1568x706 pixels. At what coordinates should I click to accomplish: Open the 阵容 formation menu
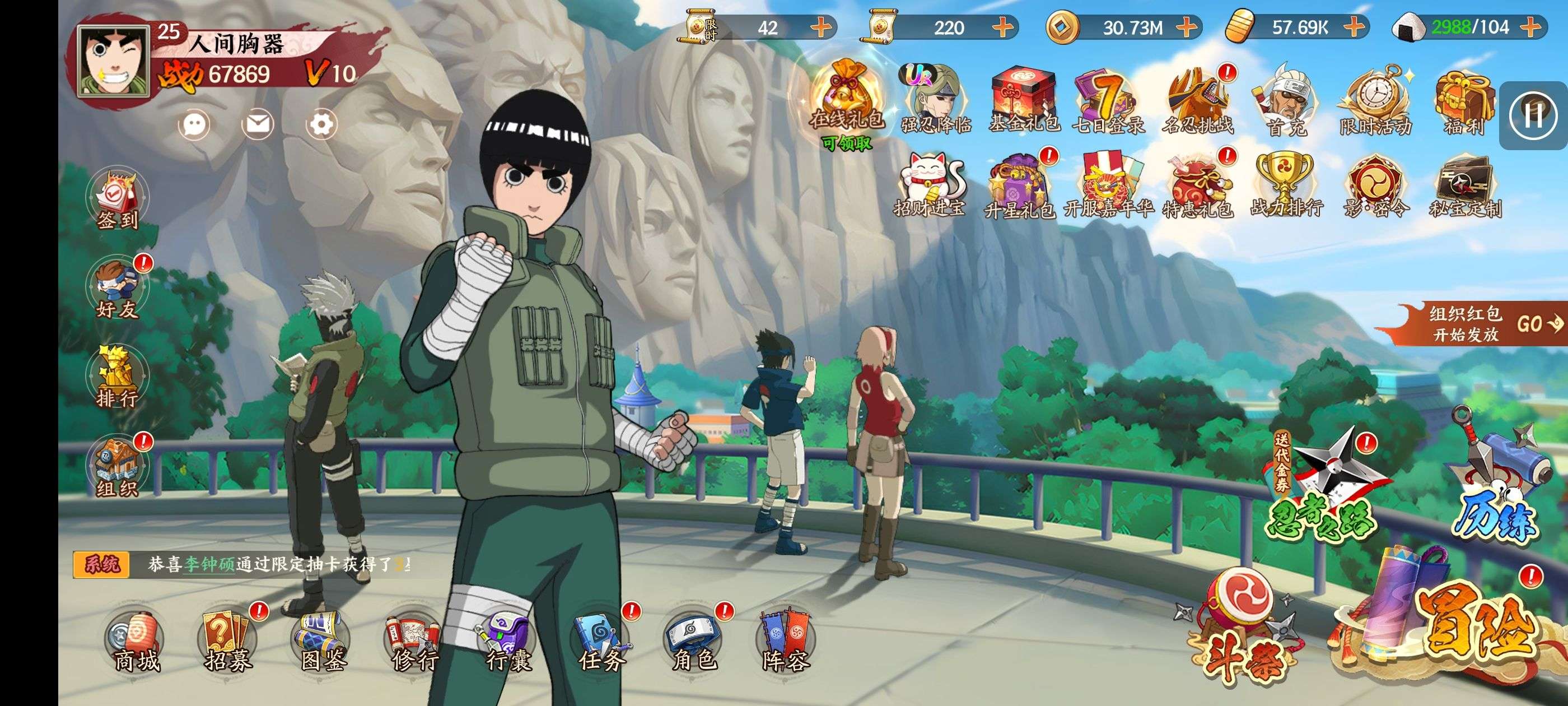tap(785, 642)
